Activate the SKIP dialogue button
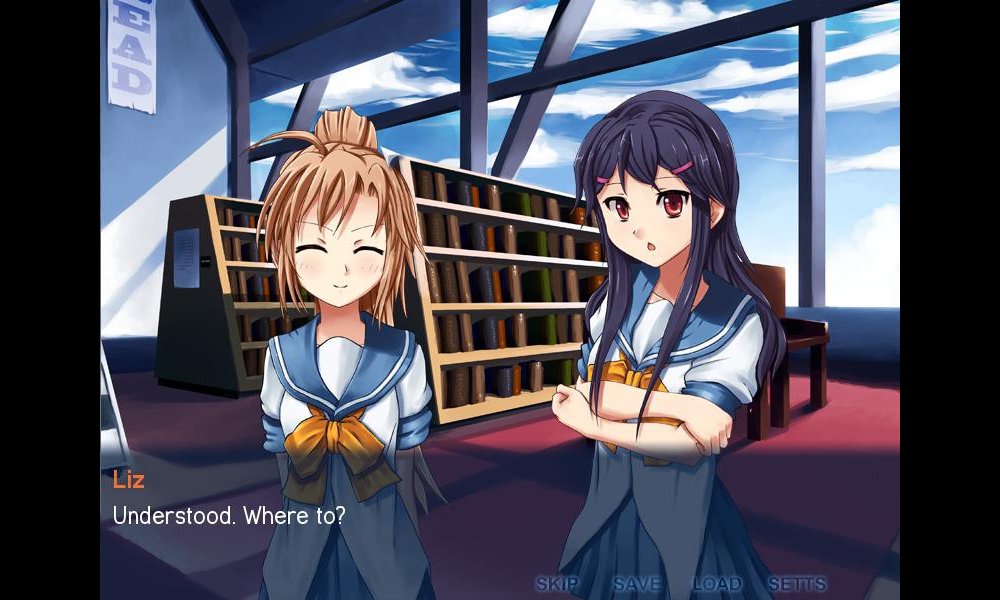 tap(557, 583)
